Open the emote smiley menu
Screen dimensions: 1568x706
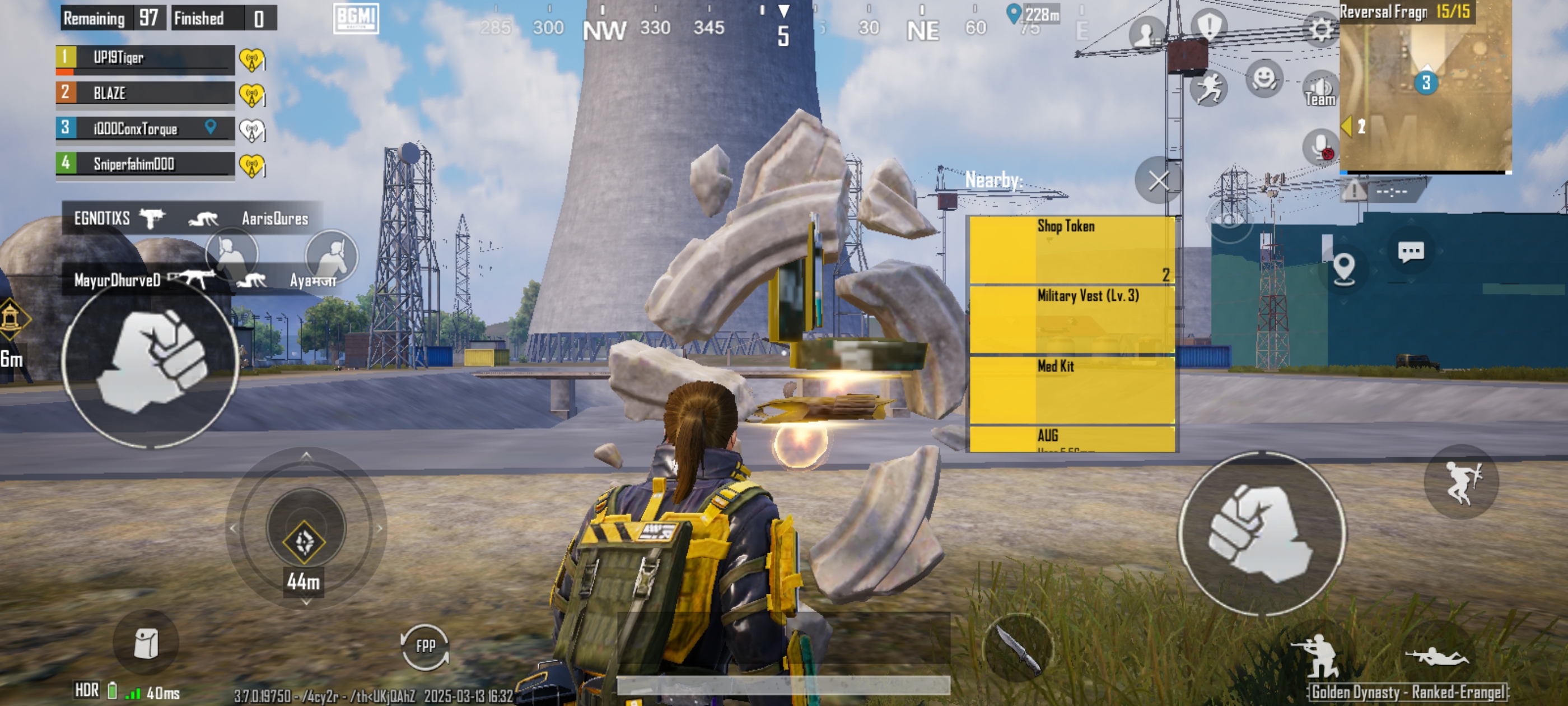point(1264,79)
